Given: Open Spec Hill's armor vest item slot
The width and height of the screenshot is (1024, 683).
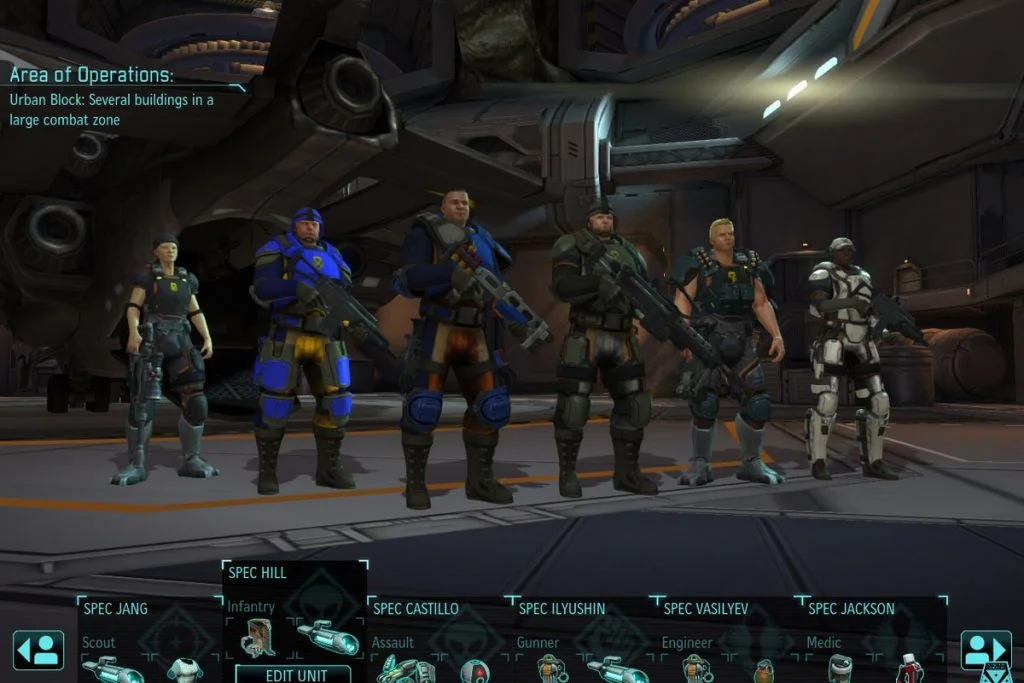Looking at the screenshot, I should point(258,638).
